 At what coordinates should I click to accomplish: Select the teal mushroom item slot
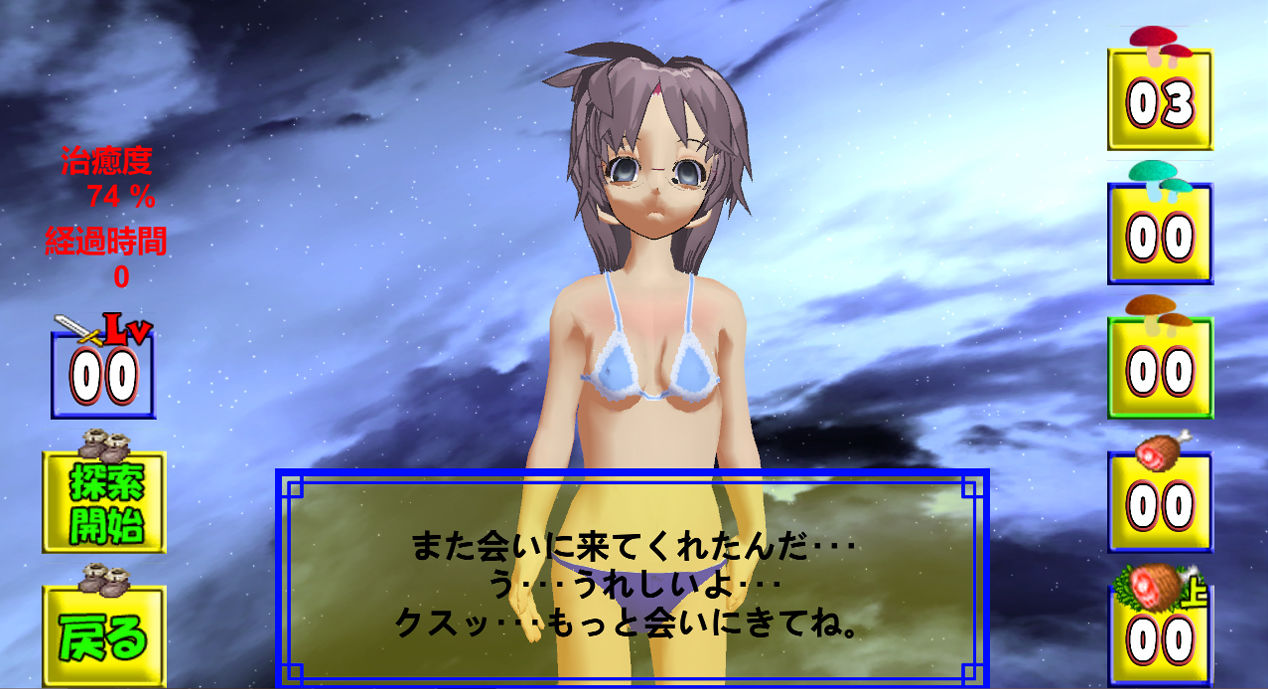pos(1160,234)
